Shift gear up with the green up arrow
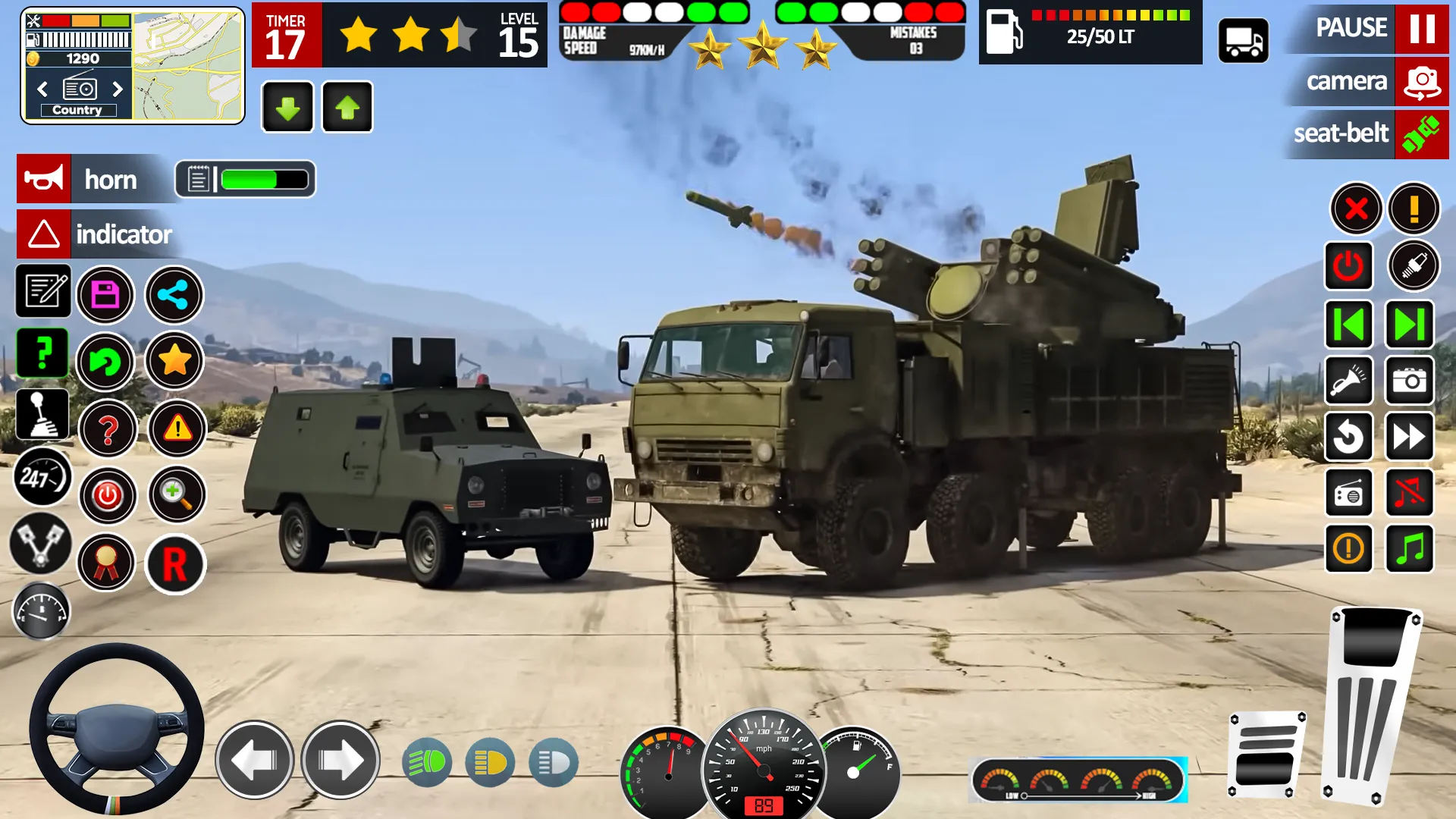Viewport: 1456px width, 819px height. [347, 107]
